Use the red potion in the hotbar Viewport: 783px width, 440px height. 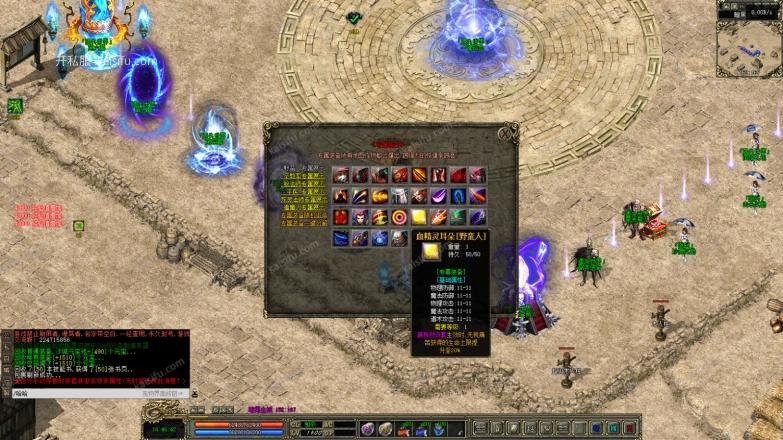(404, 429)
